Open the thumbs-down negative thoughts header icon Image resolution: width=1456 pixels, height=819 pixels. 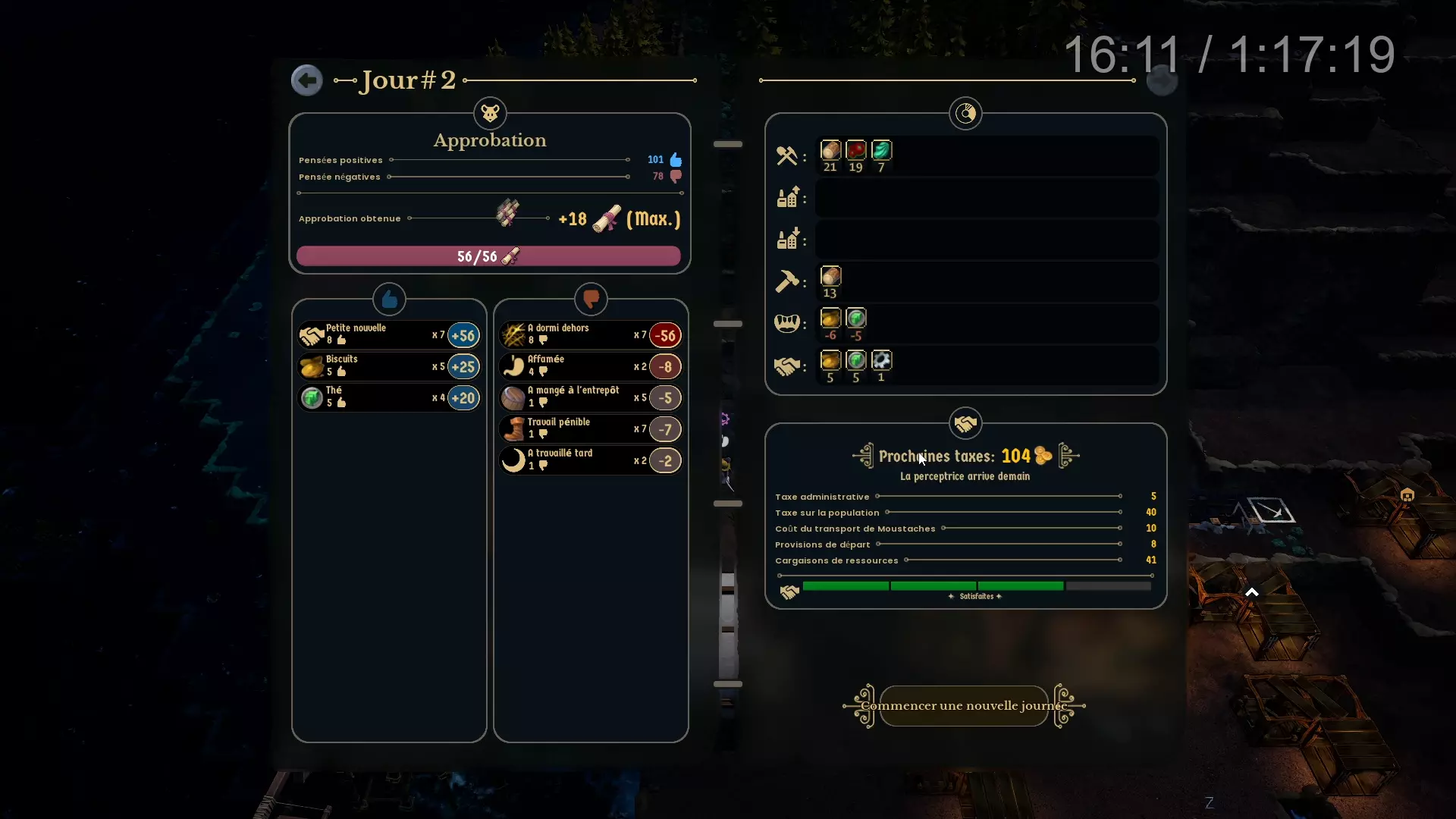(x=591, y=300)
